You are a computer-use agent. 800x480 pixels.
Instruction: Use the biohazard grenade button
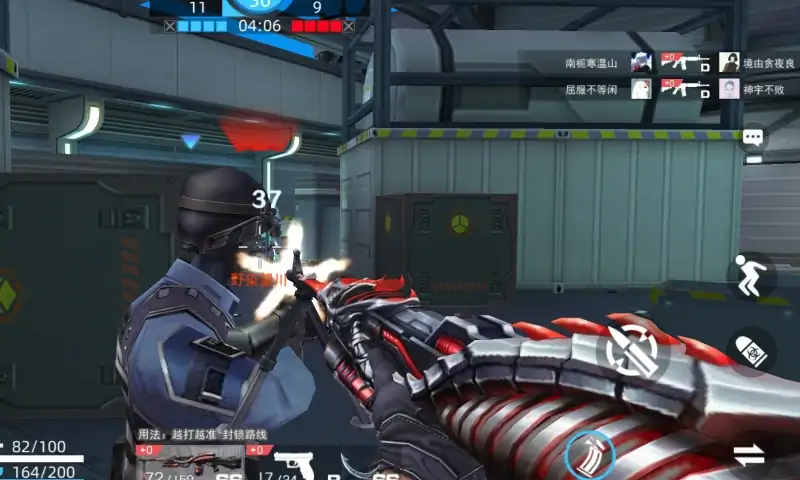click(x=752, y=350)
